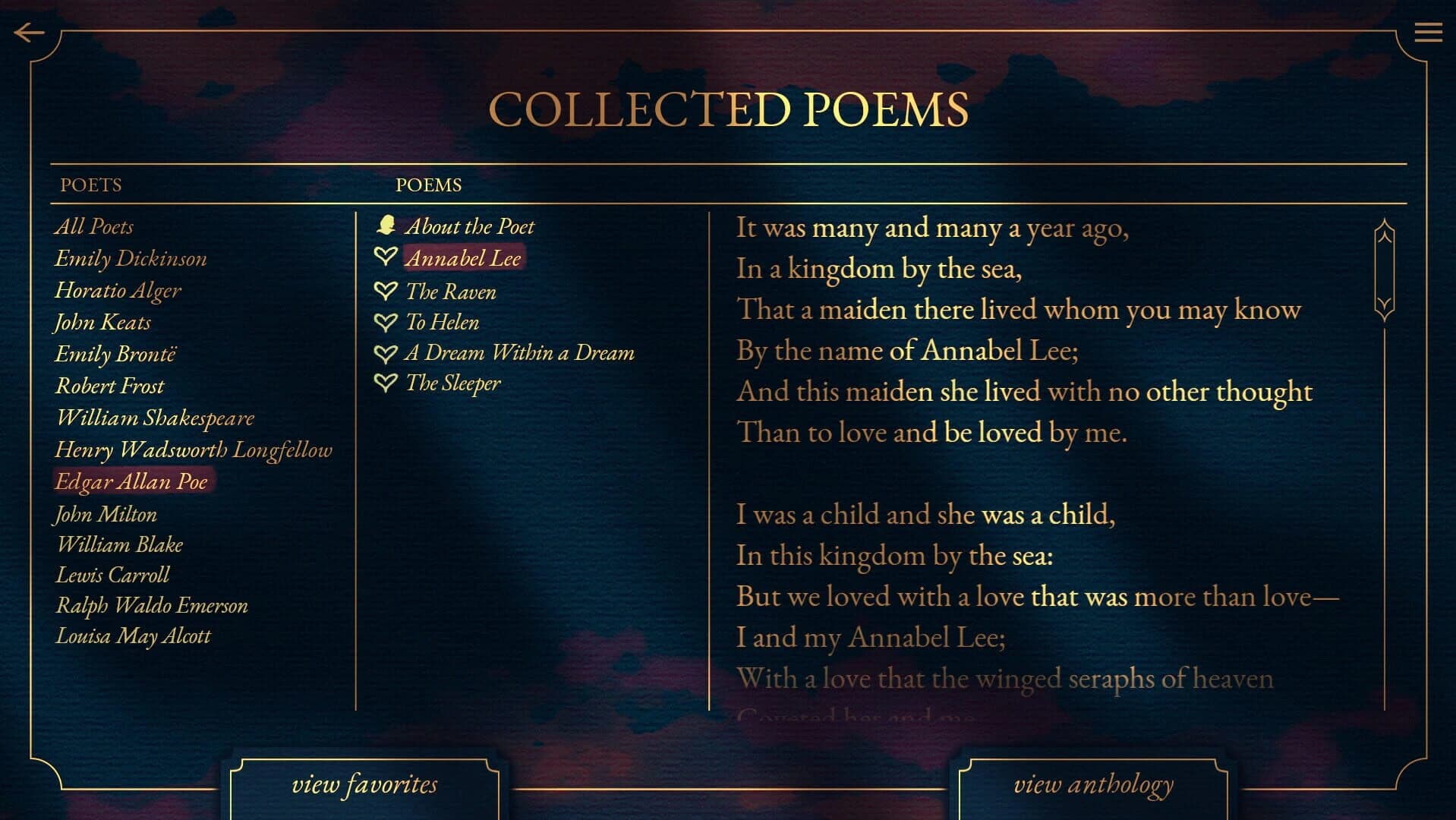The height and width of the screenshot is (820, 1456).
Task: Click the up chevron on the poem scrollbar
Action: pyautogui.click(x=1384, y=238)
